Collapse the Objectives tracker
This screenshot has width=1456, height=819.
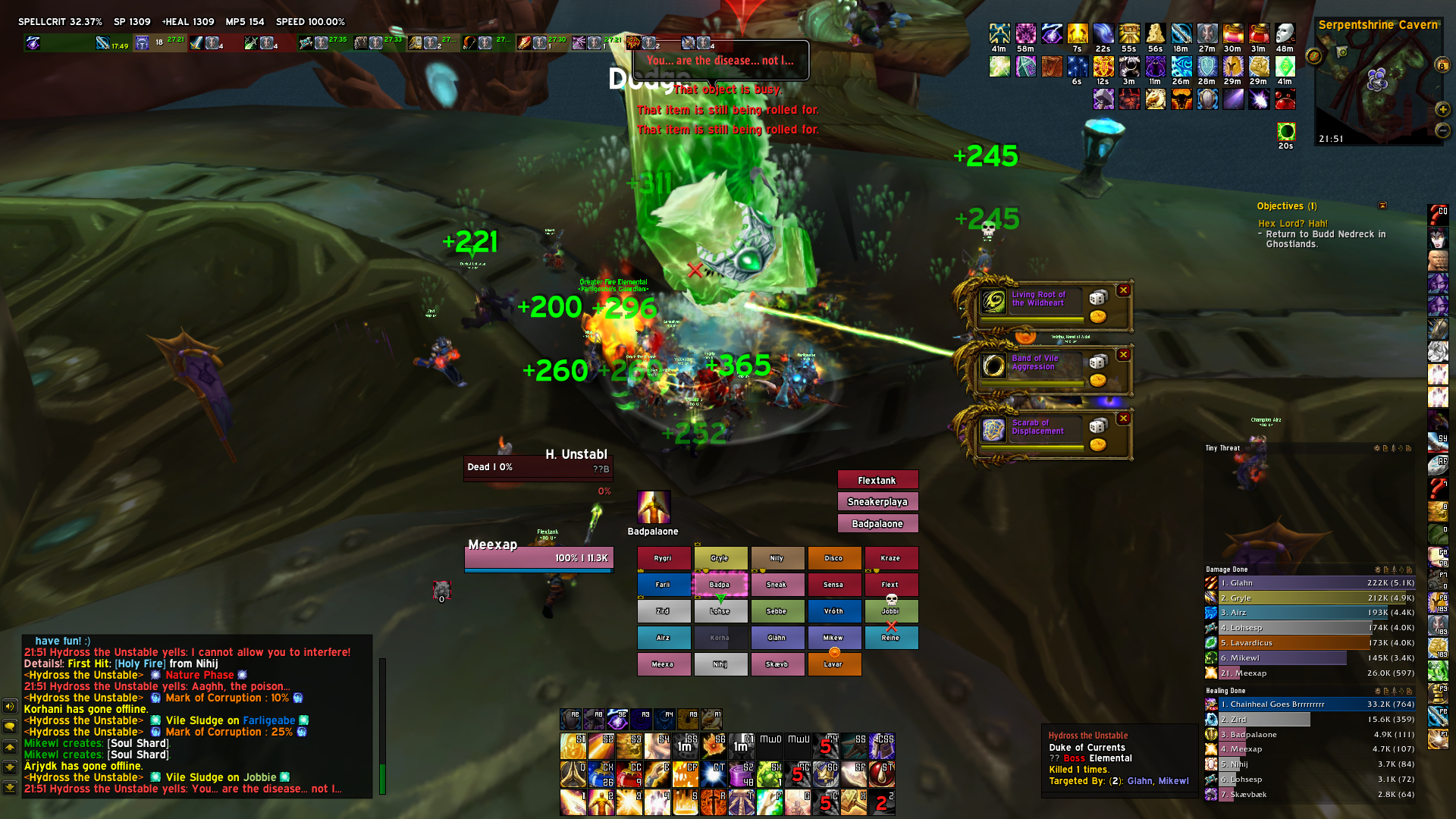click(x=1382, y=206)
